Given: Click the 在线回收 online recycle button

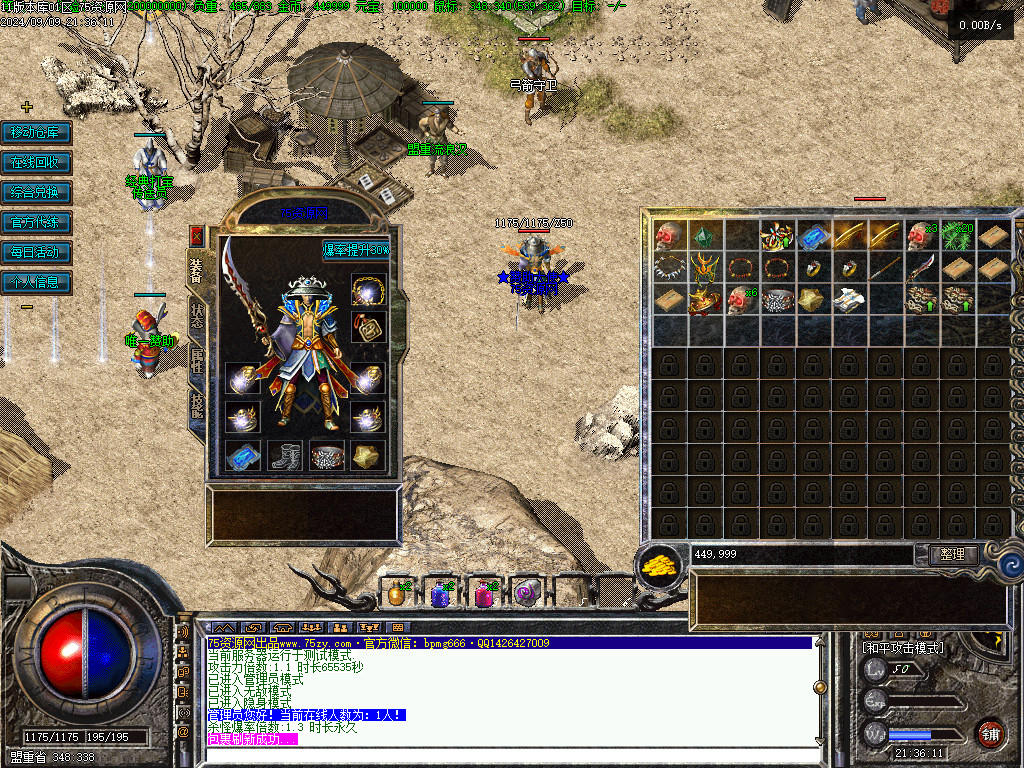Looking at the screenshot, I should pos(36,162).
